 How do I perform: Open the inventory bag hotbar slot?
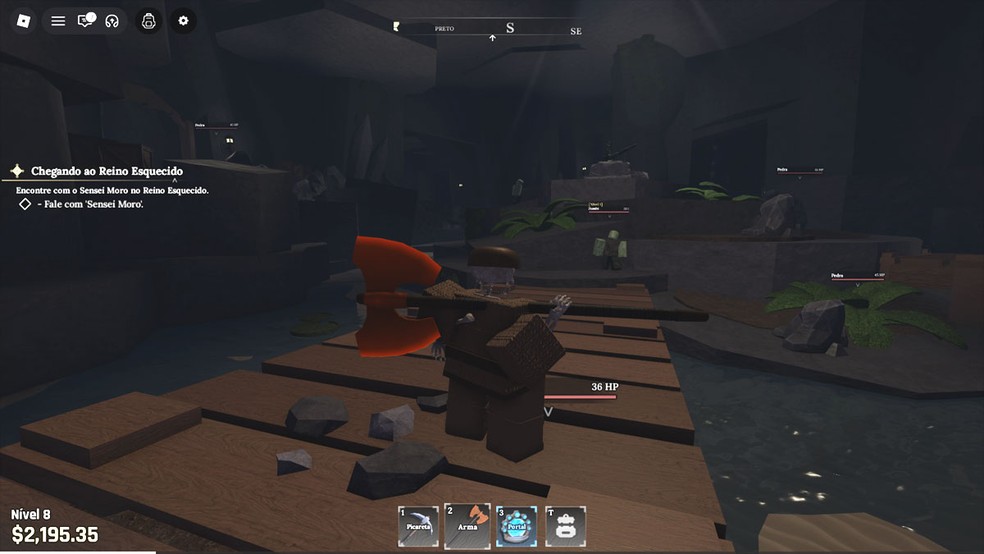coord(565,526)
